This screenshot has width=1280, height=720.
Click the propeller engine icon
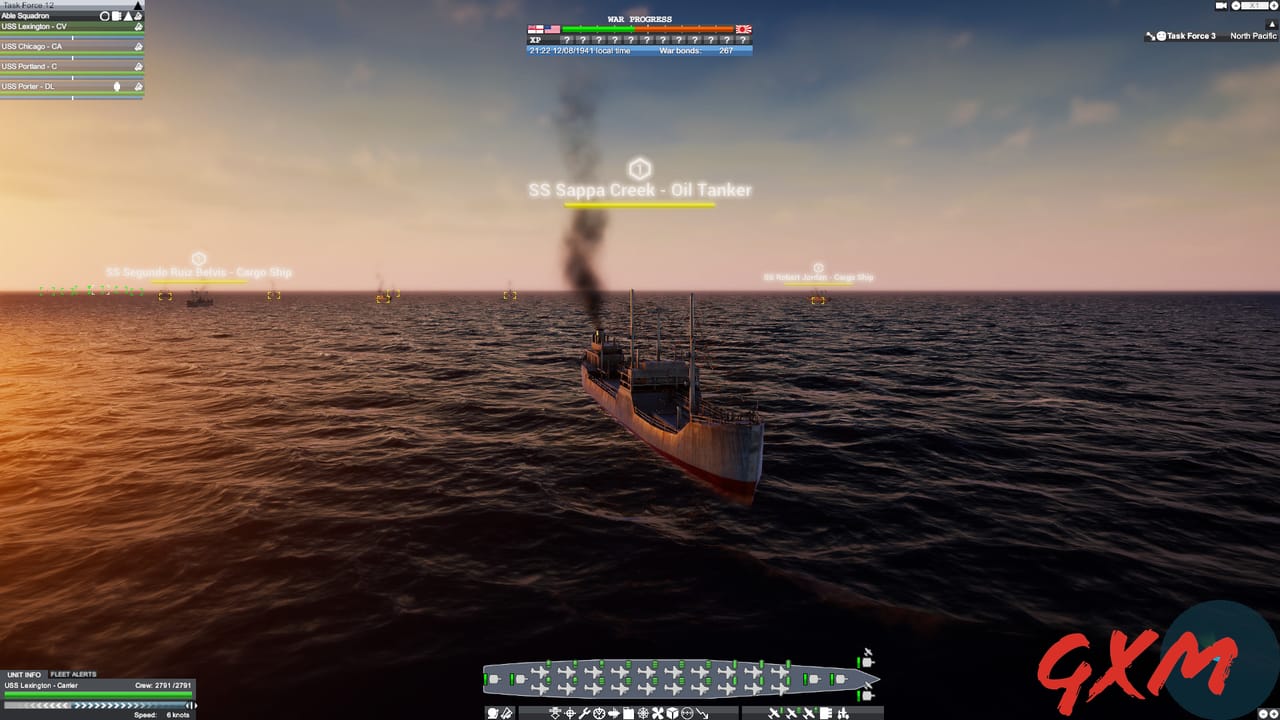click(657, 713)
